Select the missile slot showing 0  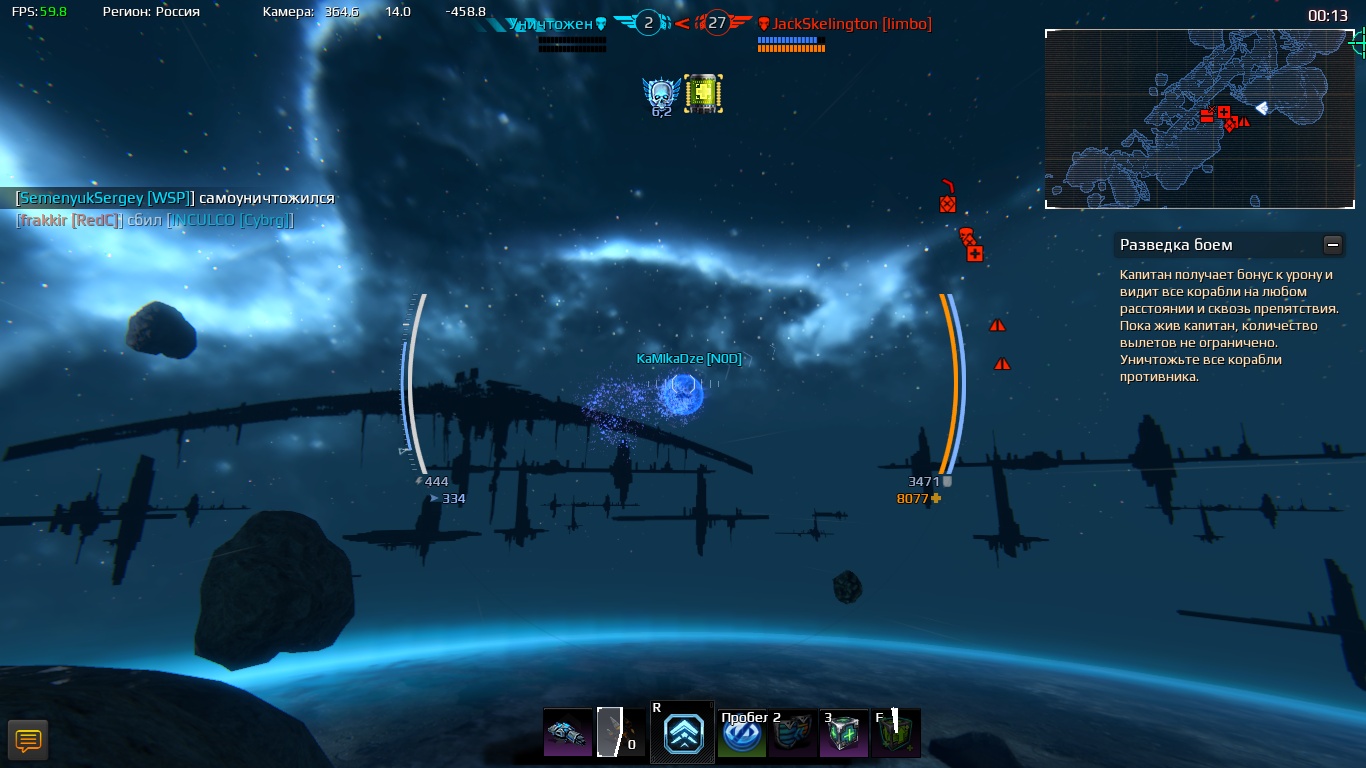[x=621, y=733]
